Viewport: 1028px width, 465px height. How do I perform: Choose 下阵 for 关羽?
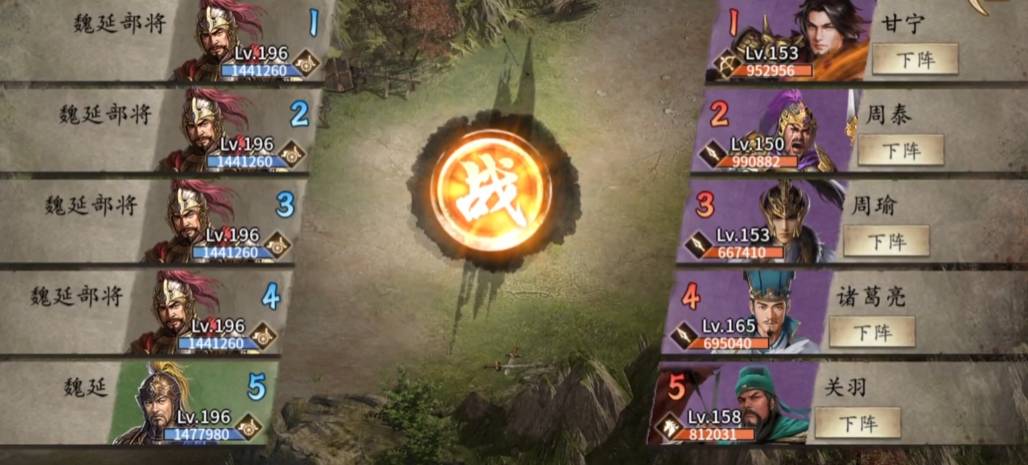coord(858,422)
